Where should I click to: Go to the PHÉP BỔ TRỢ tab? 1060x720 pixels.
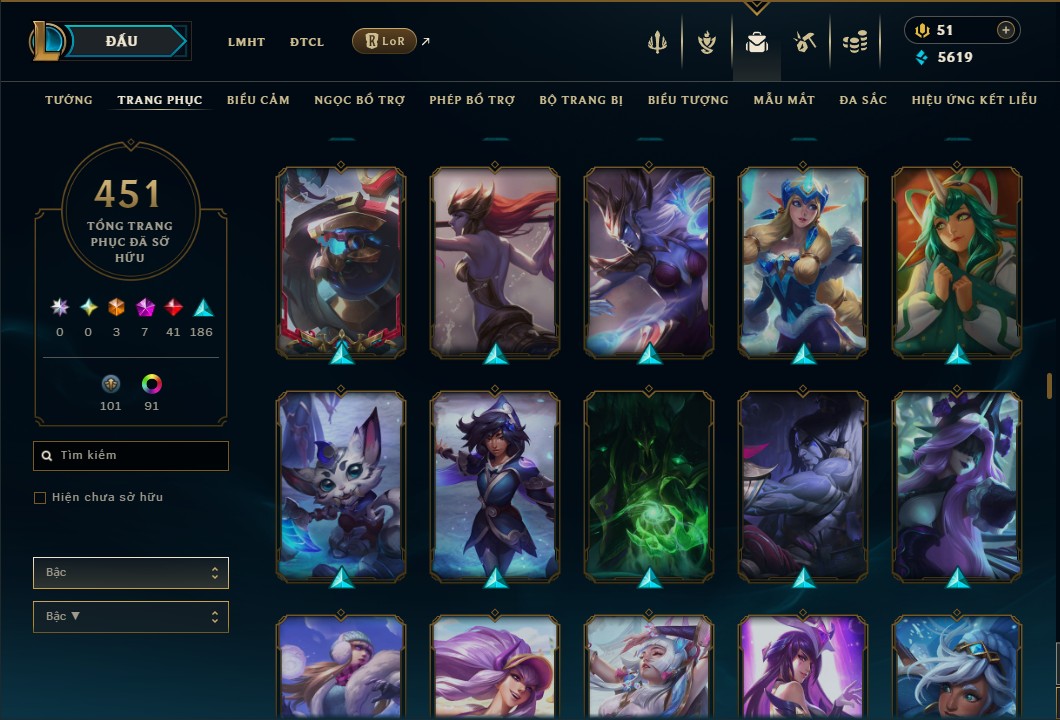tap(472, 100)
